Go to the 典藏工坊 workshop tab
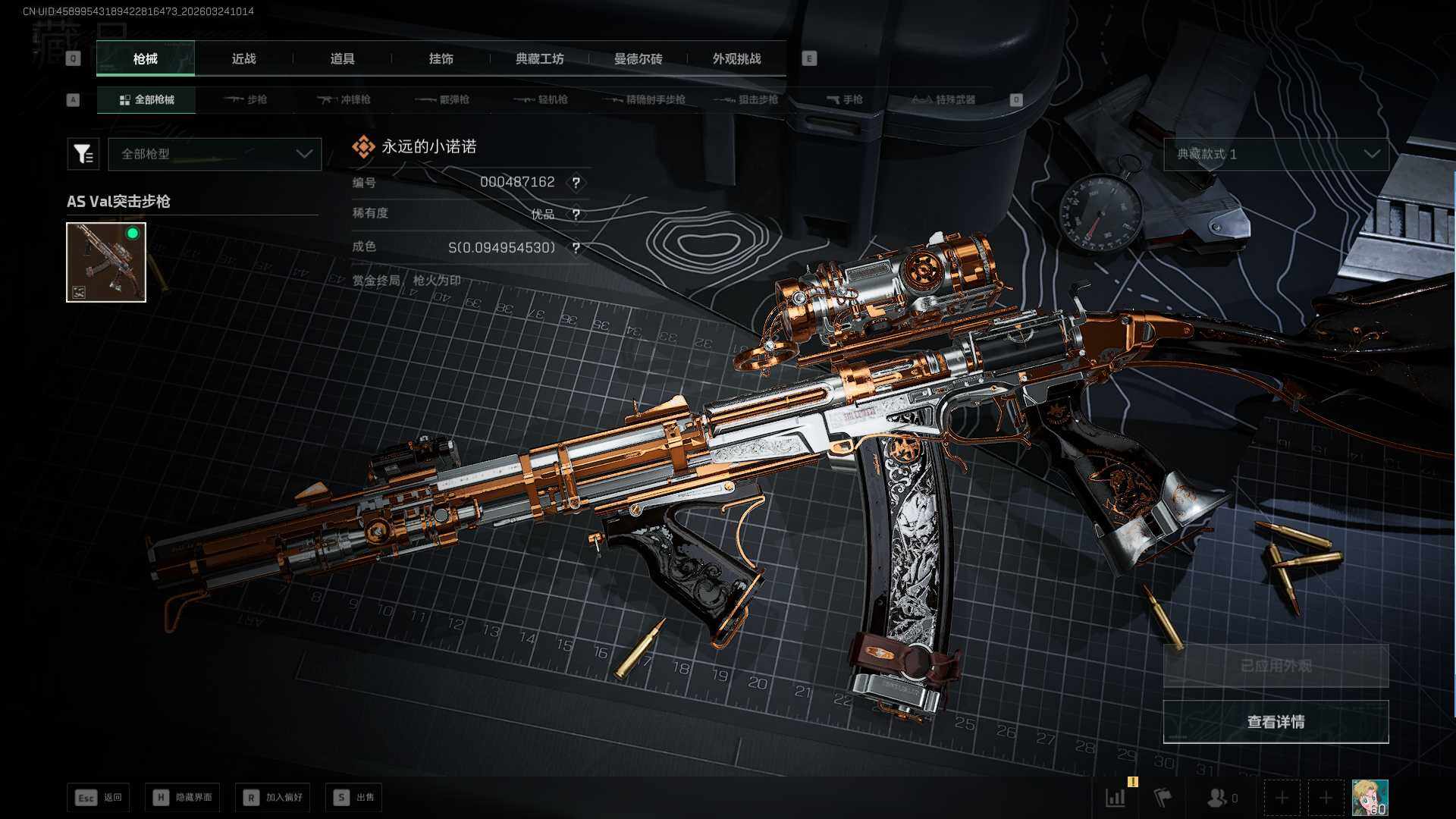The width and height of the screenshot is (1456, 819). click(539, 59)
